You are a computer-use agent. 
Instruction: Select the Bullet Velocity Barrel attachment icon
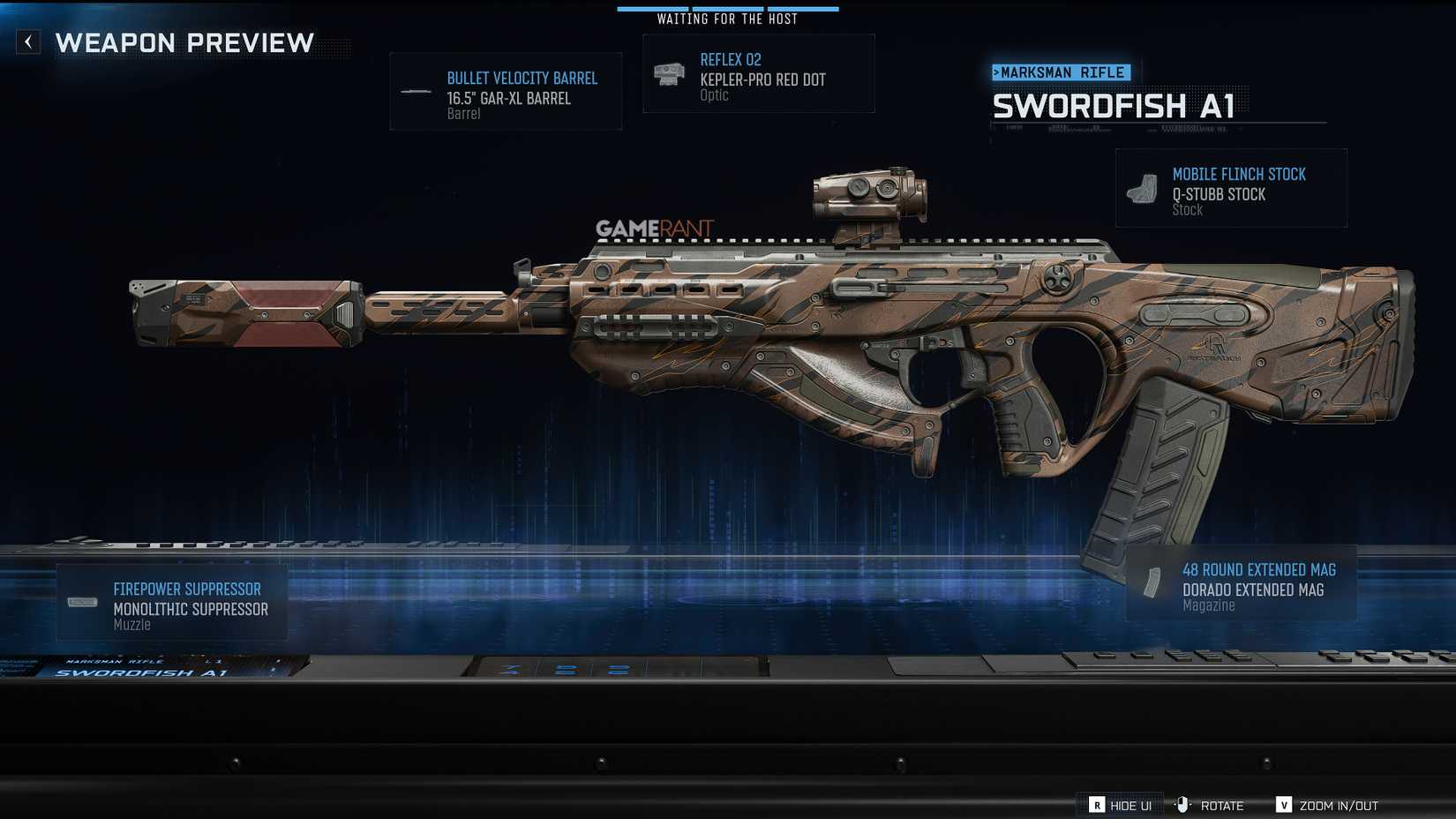(x=414, y=89)
